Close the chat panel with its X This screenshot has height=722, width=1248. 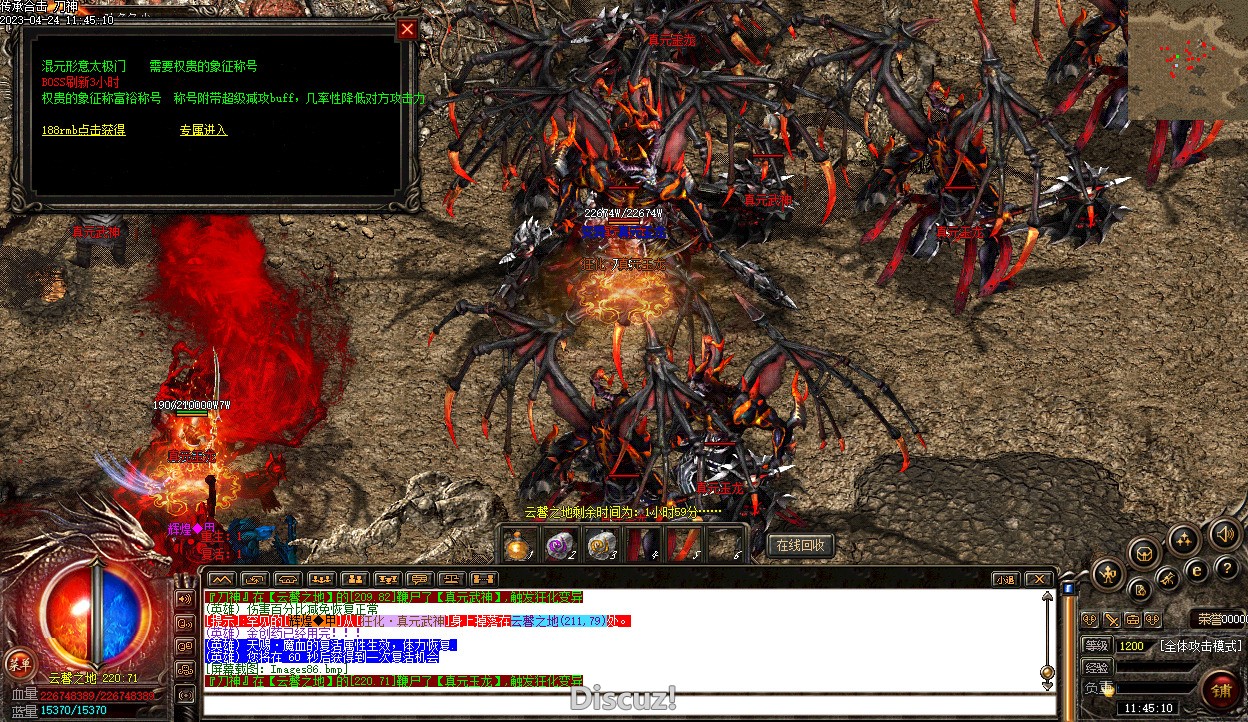(1039, 579)
